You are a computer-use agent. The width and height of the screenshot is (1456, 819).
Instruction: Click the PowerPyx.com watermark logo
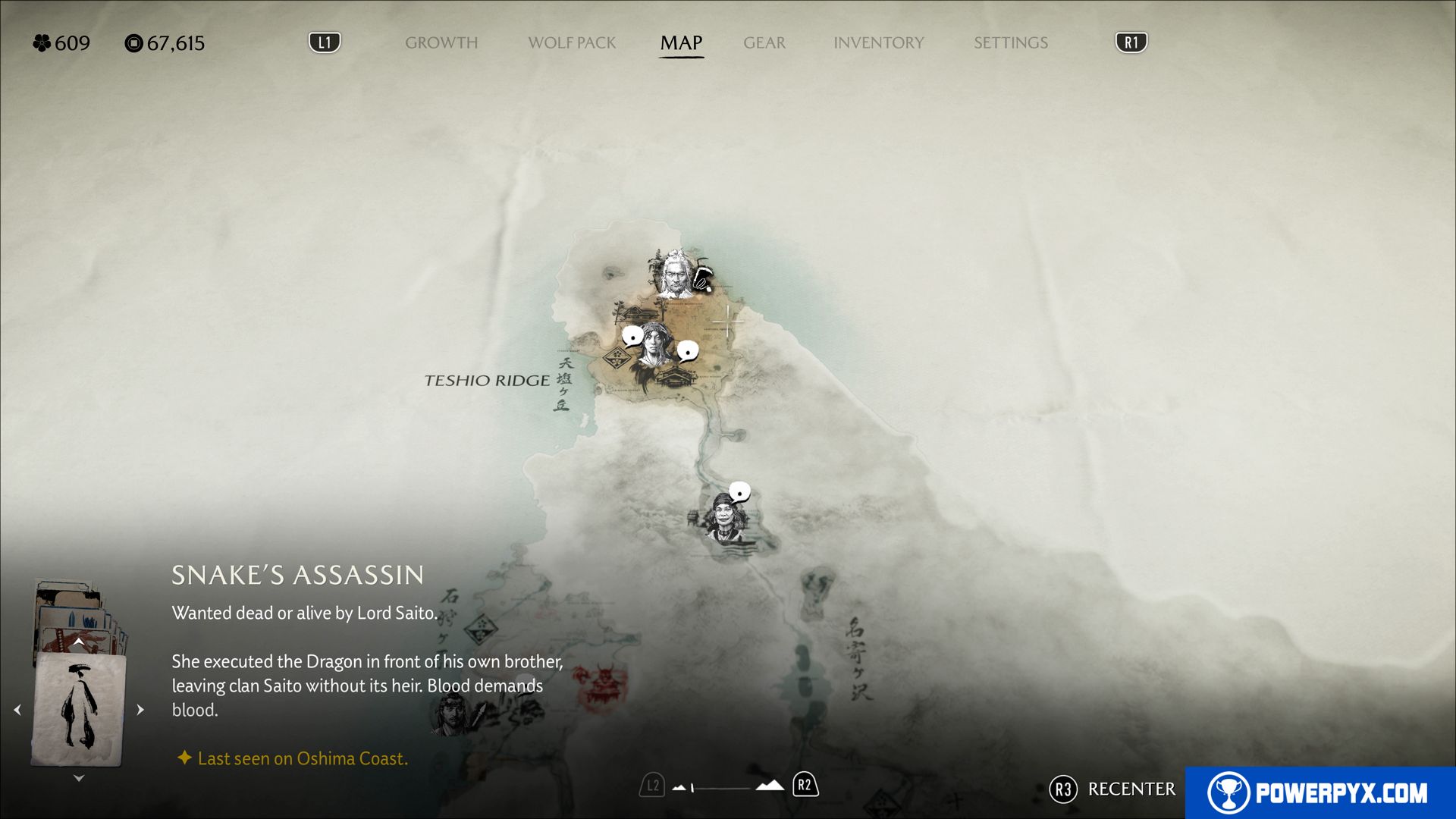pos(1319,792)
